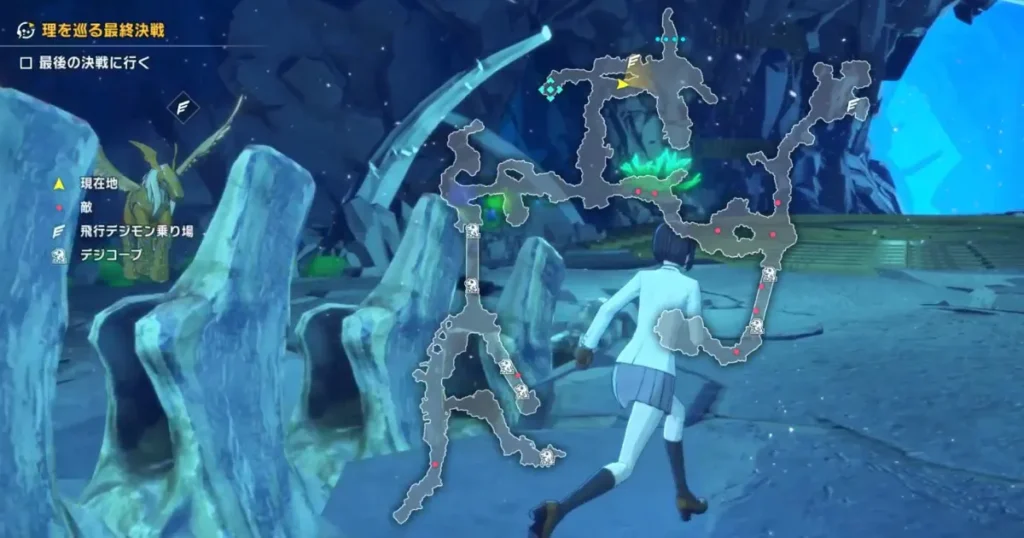Select the flight station icon beside the yellow arrow

point(633,62)
